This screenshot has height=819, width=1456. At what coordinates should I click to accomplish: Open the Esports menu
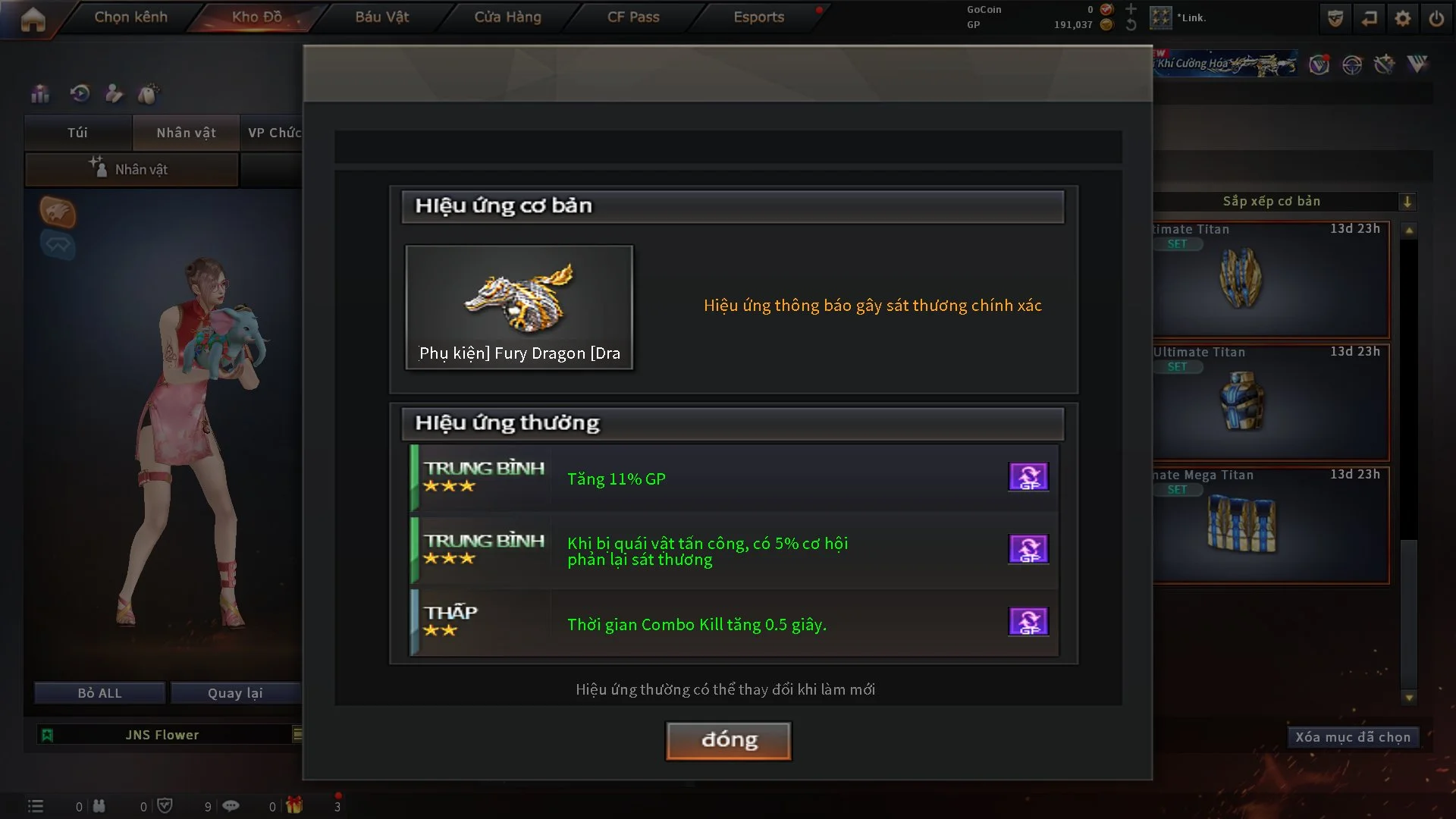pyautogui.click(x=758, y=17)
